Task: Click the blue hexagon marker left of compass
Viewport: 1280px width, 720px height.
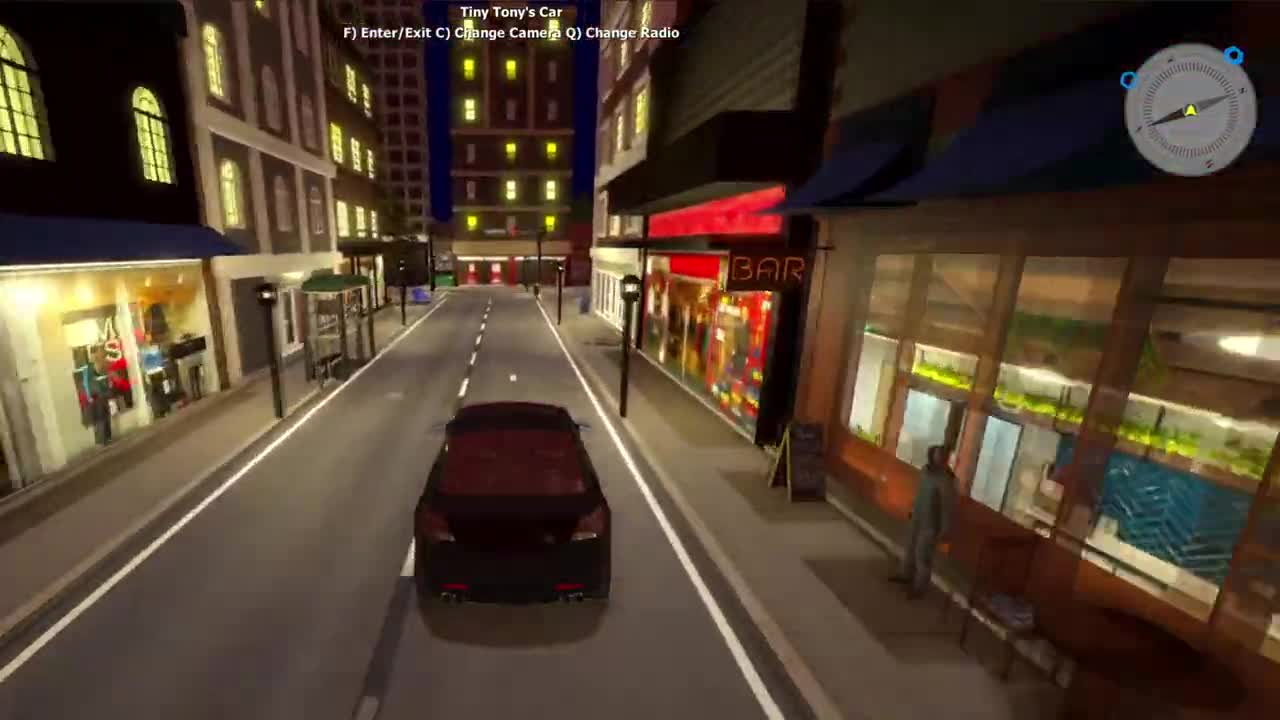Action: 1131,80
